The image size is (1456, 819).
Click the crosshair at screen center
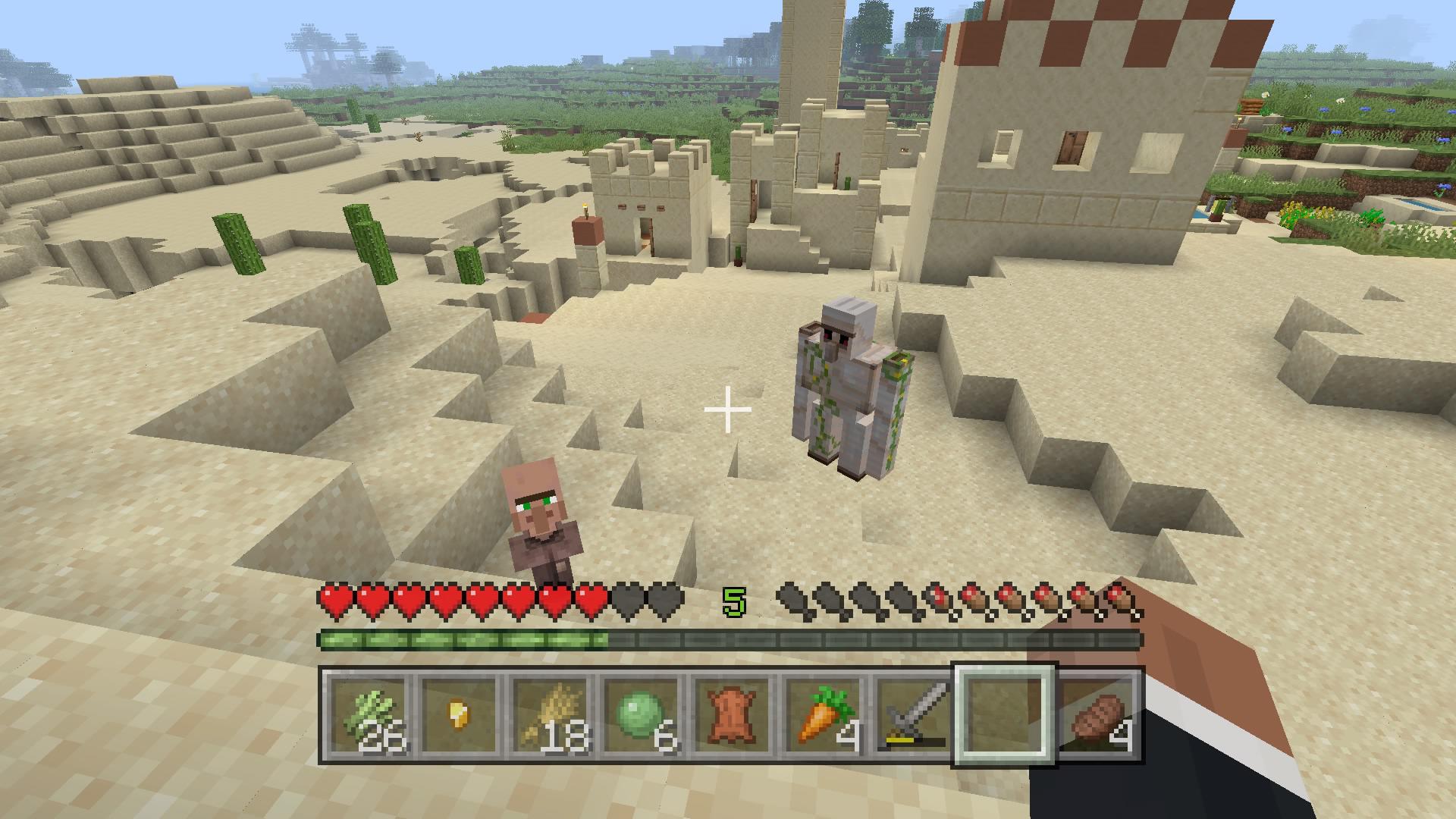coord(728,409)
